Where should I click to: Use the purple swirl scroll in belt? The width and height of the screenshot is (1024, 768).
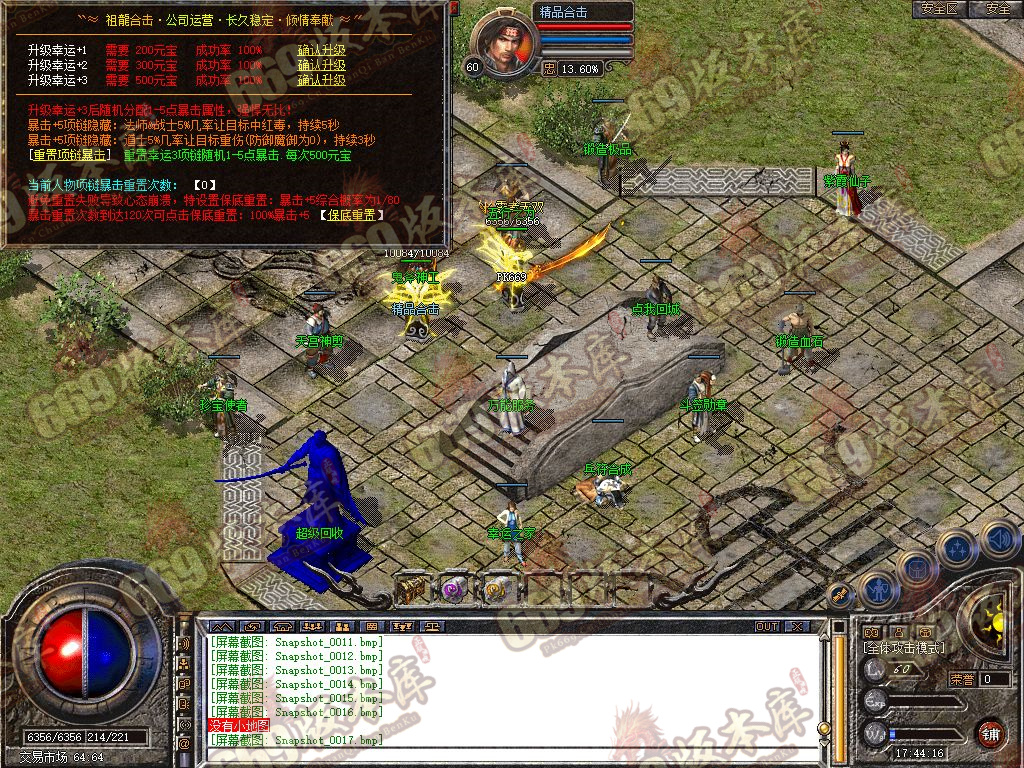coord(453,590)
